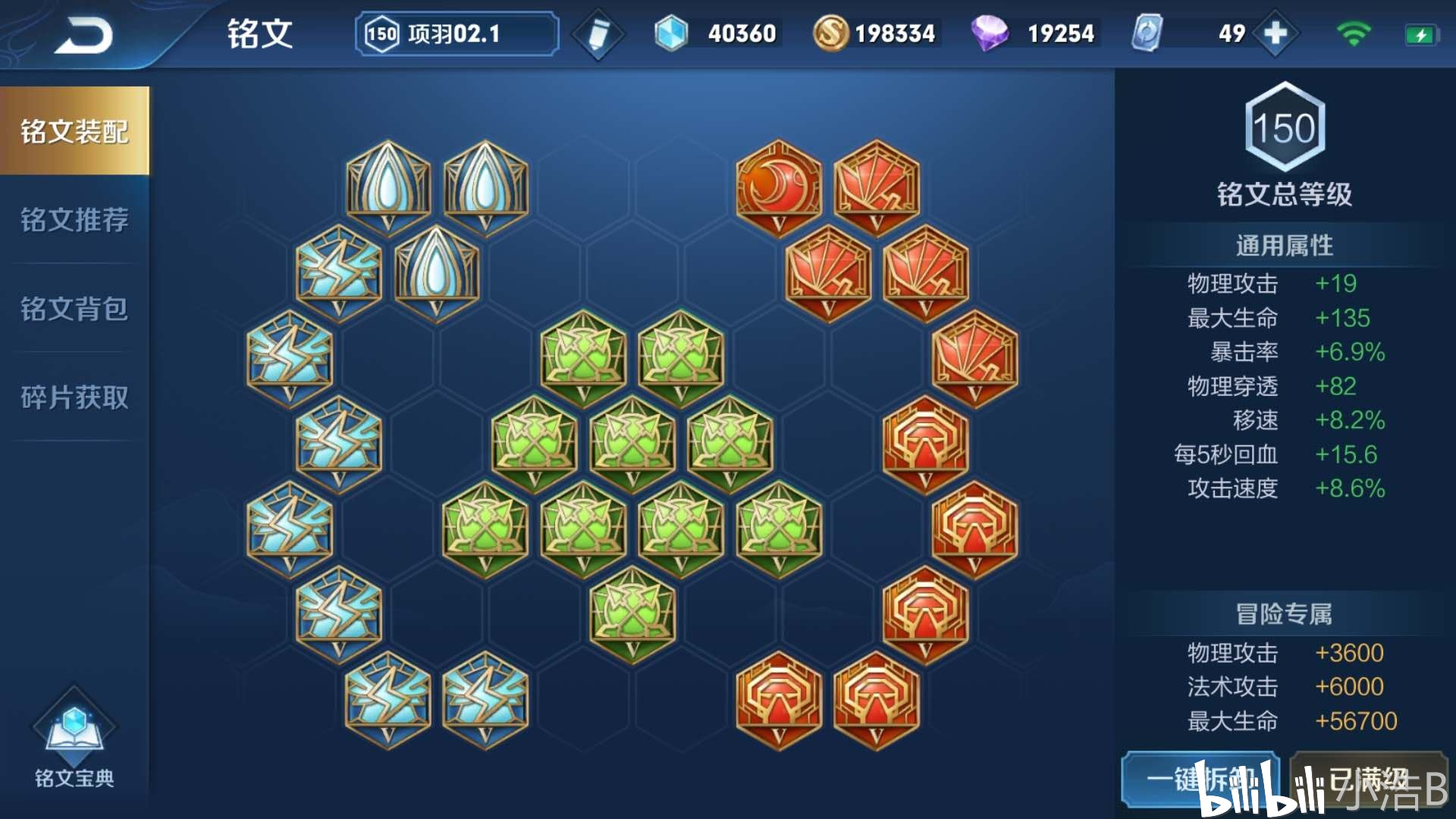Open the 铭文推荐 tab
The image size is (1456, 819).
(x=74, y=220)
